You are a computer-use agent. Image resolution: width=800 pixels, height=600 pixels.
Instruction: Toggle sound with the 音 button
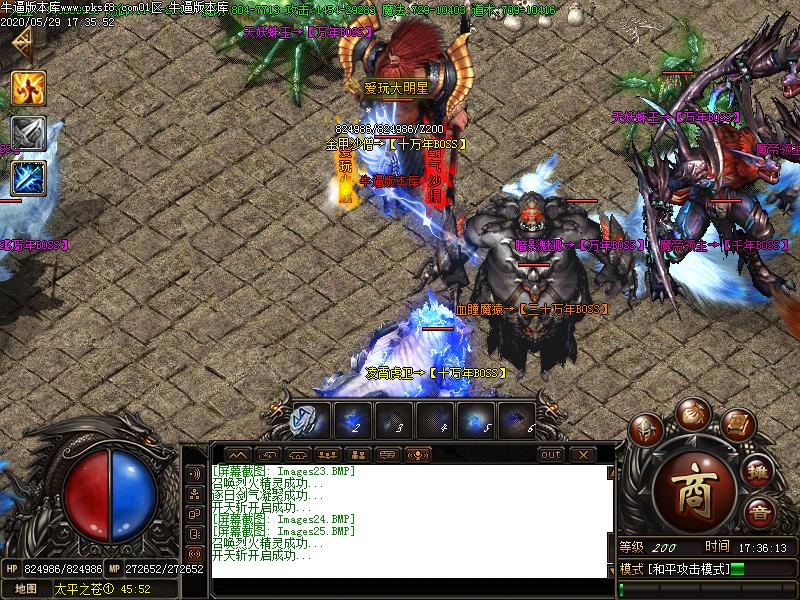pyautogui.click(x=758, y=514)
